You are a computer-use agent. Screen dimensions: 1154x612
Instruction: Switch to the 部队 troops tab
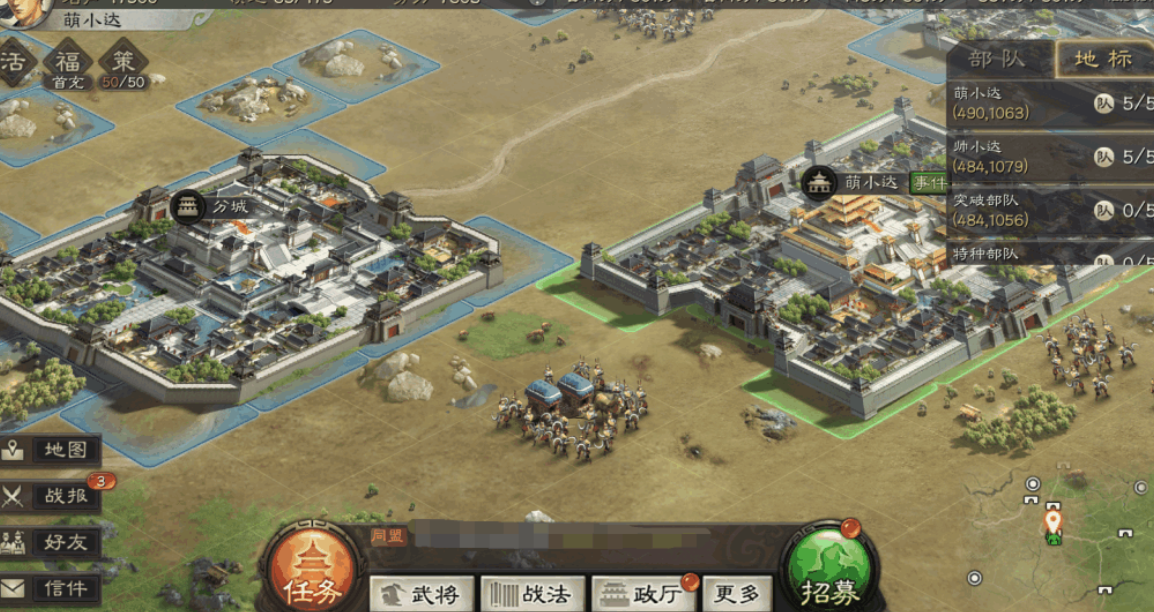998,59
